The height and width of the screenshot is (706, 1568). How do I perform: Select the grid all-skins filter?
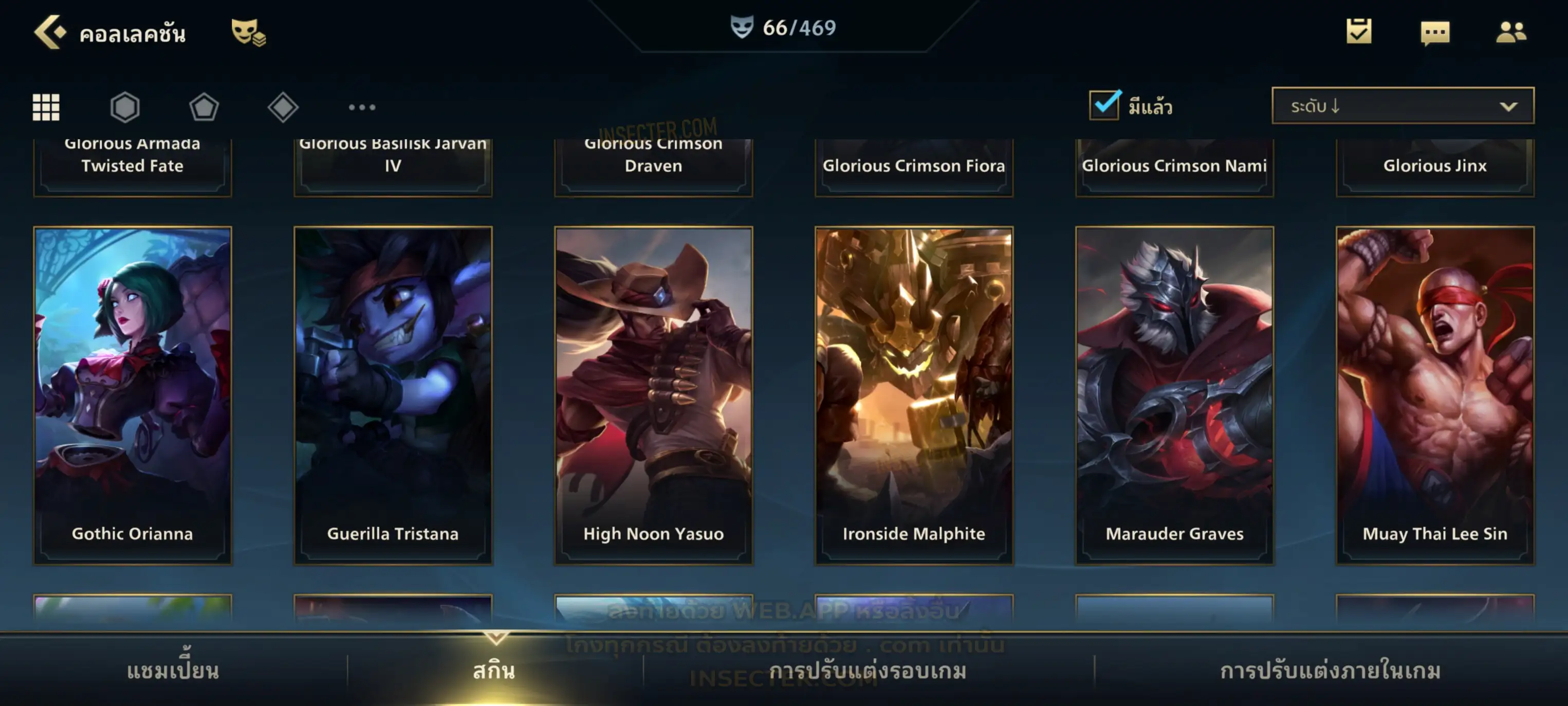(x=46, y=107)
